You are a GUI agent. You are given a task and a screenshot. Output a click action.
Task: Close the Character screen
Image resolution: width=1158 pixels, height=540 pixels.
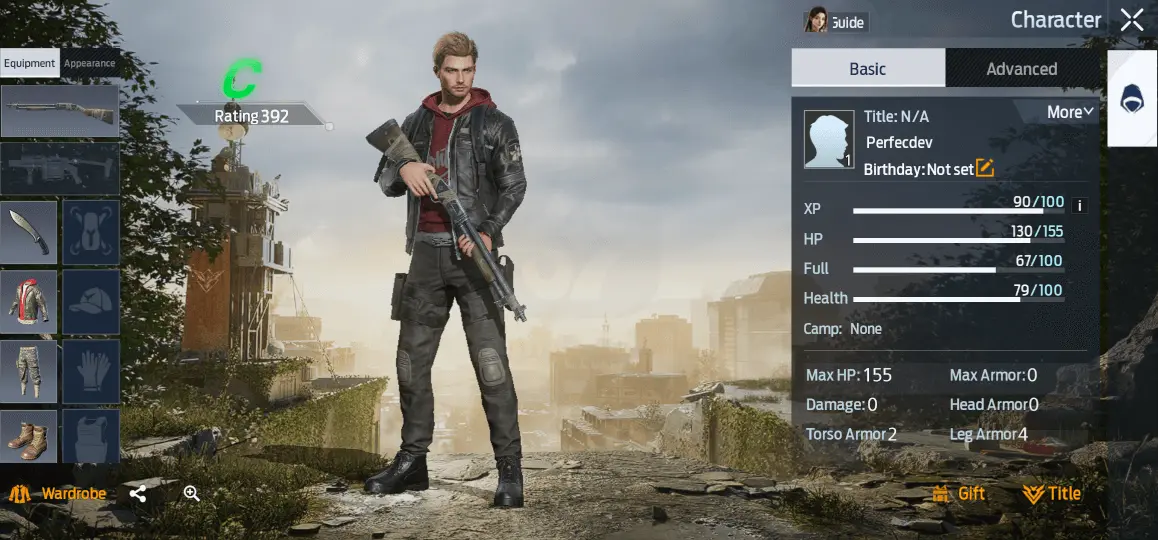point(1131,20)
